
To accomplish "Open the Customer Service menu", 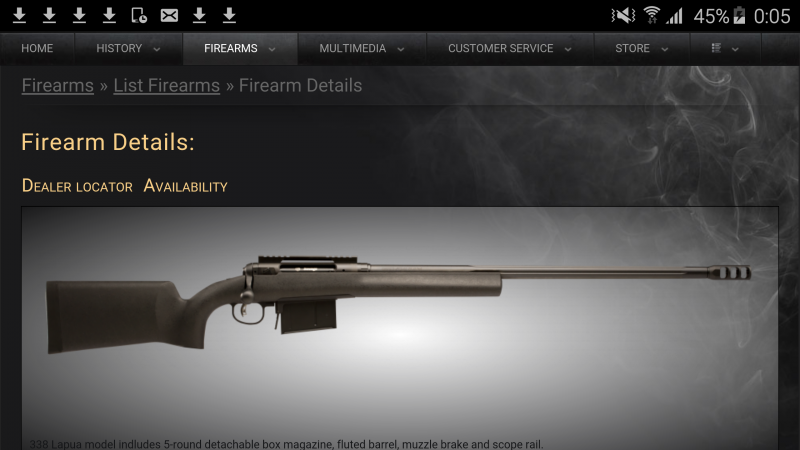I will [x=510, y=48].
